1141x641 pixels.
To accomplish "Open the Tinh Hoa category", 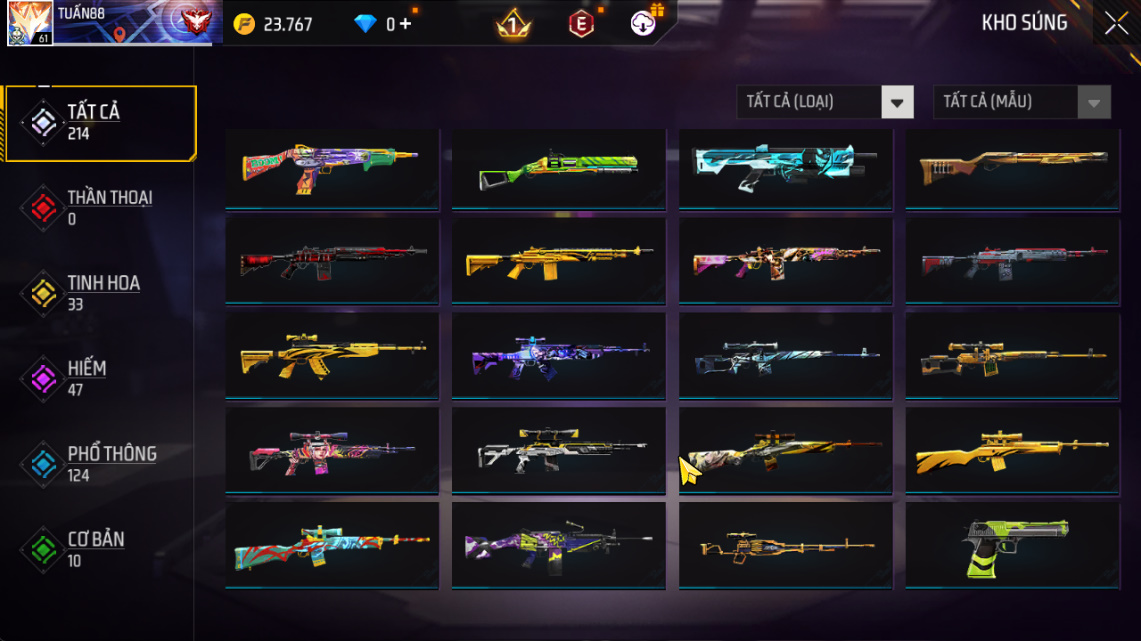I will pyautogui.click(x=101, y=293).
